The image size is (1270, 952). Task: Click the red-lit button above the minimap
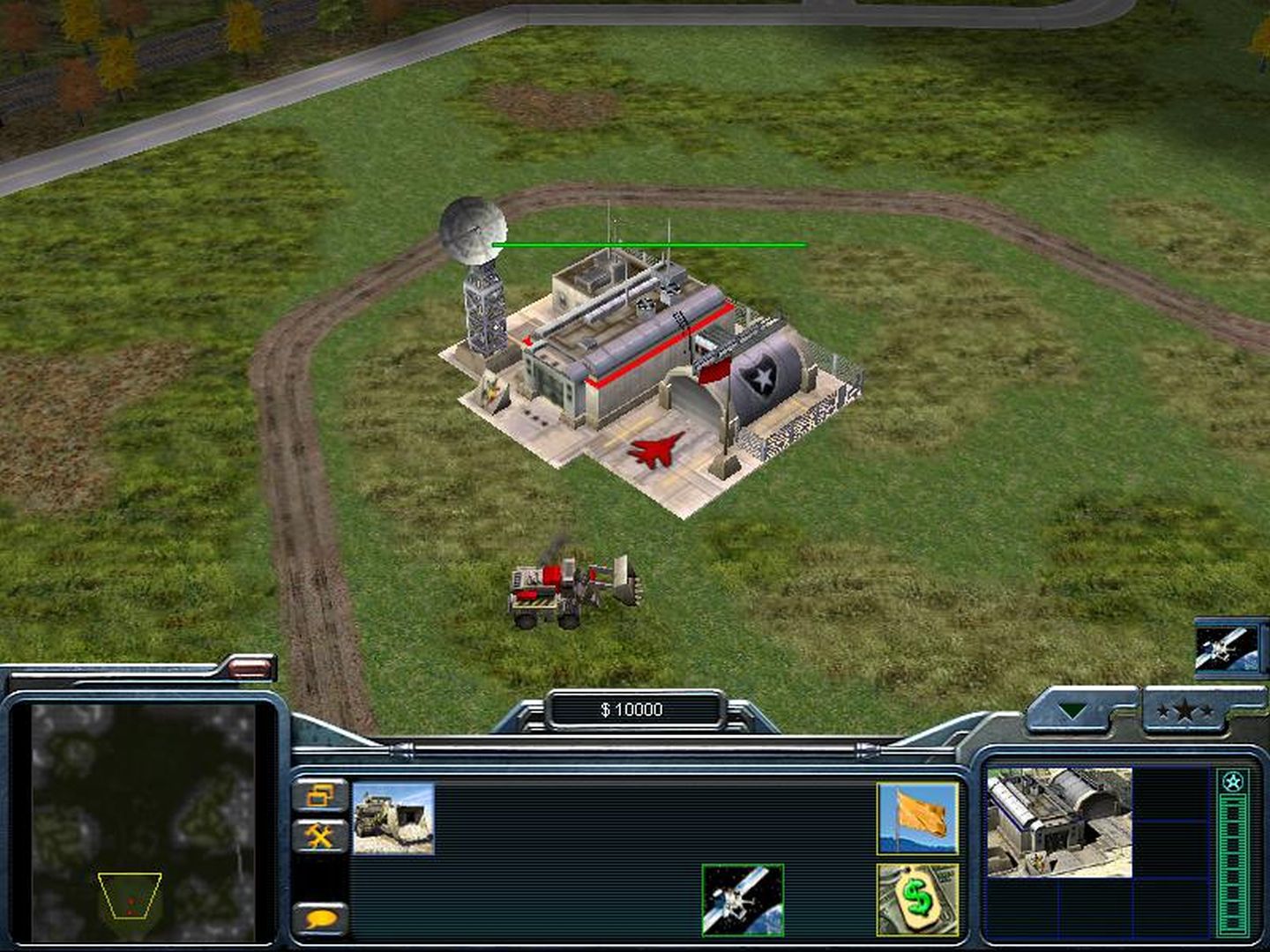pyautogui.click(x=250, y=669)
